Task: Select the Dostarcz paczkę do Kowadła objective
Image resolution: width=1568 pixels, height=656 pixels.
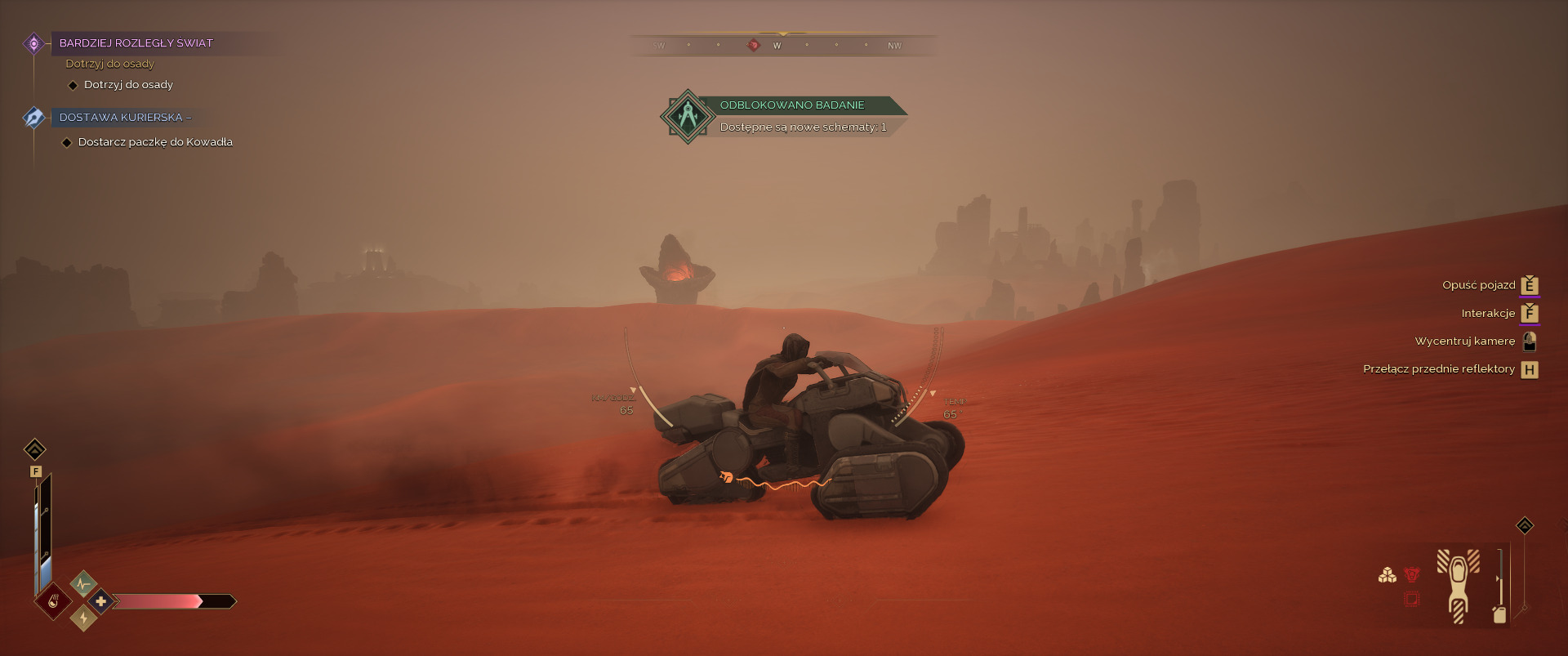Action: click(x=155, y=142)
